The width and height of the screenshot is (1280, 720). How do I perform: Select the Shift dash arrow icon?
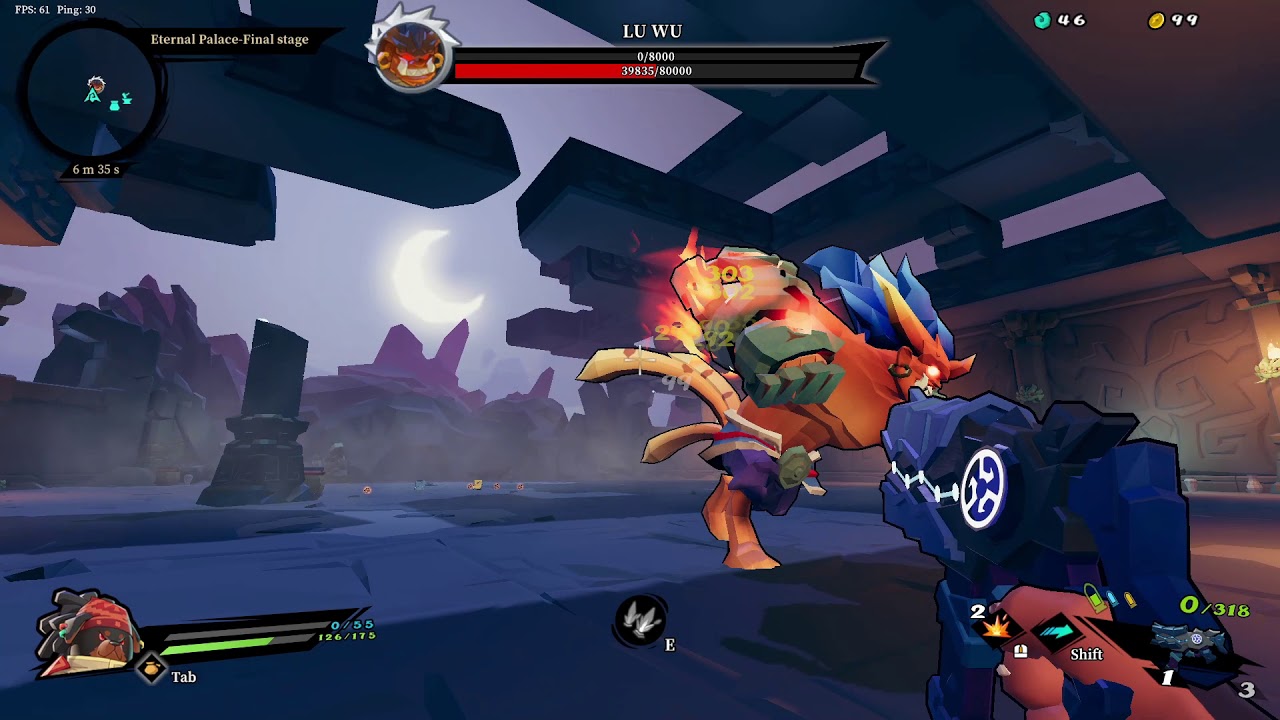click(x=1059, y=633)
